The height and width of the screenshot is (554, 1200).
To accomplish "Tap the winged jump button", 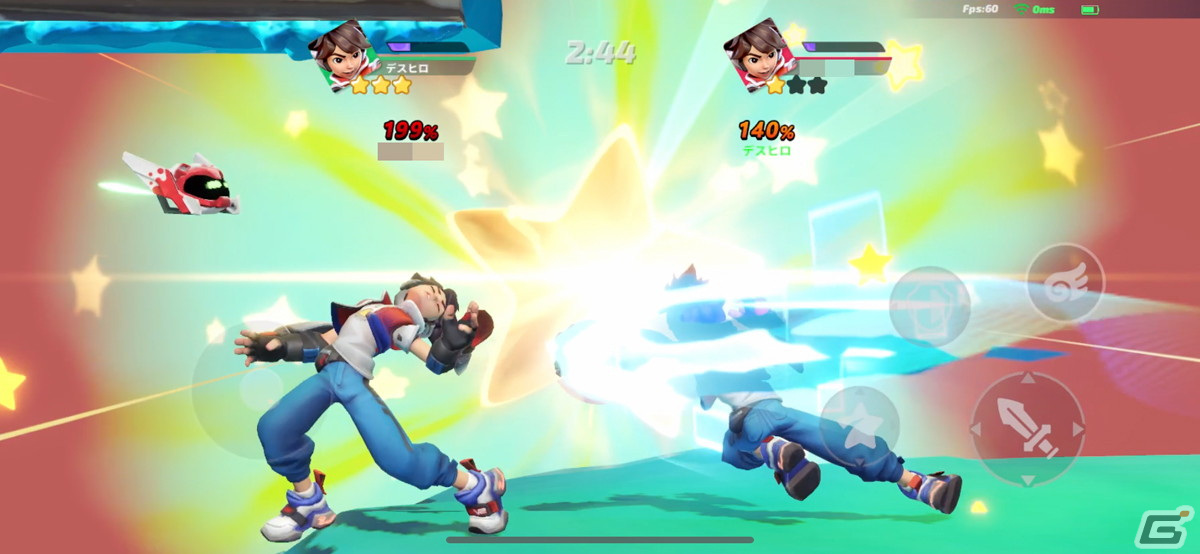I will click(1065, 282).
